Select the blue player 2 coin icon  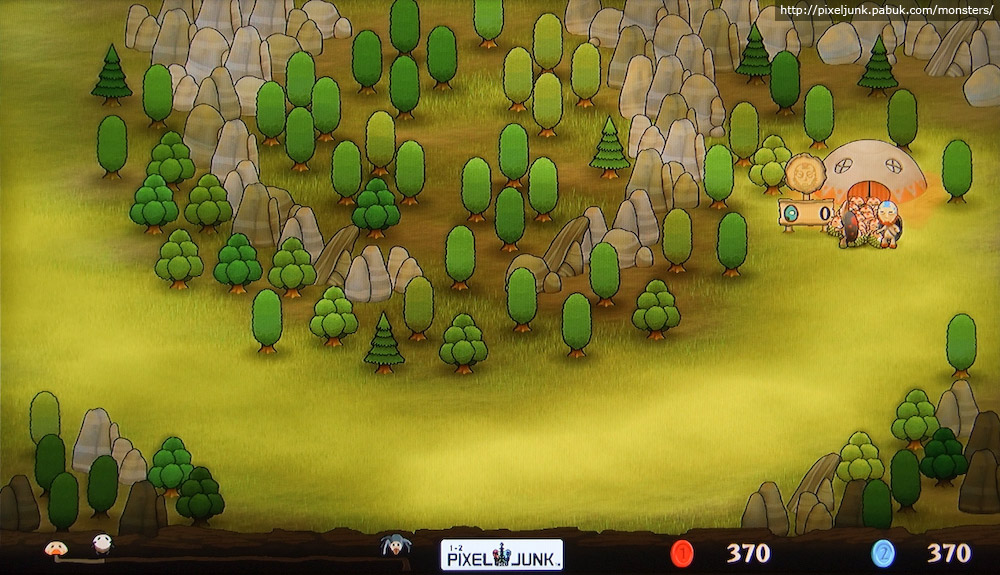click(883, 553)
